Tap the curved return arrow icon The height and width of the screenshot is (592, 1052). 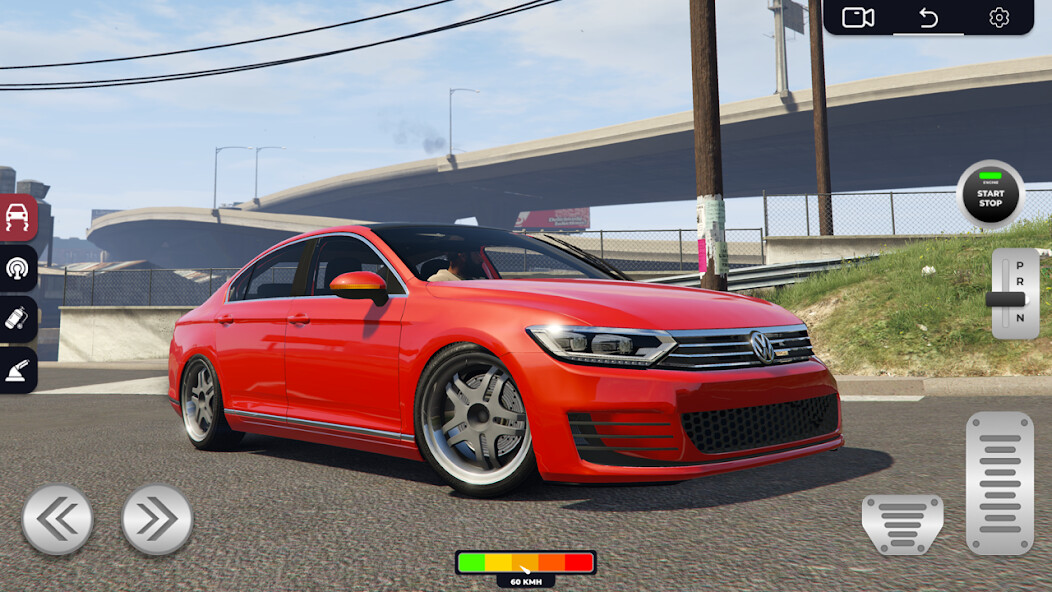[x=928, y=17]
